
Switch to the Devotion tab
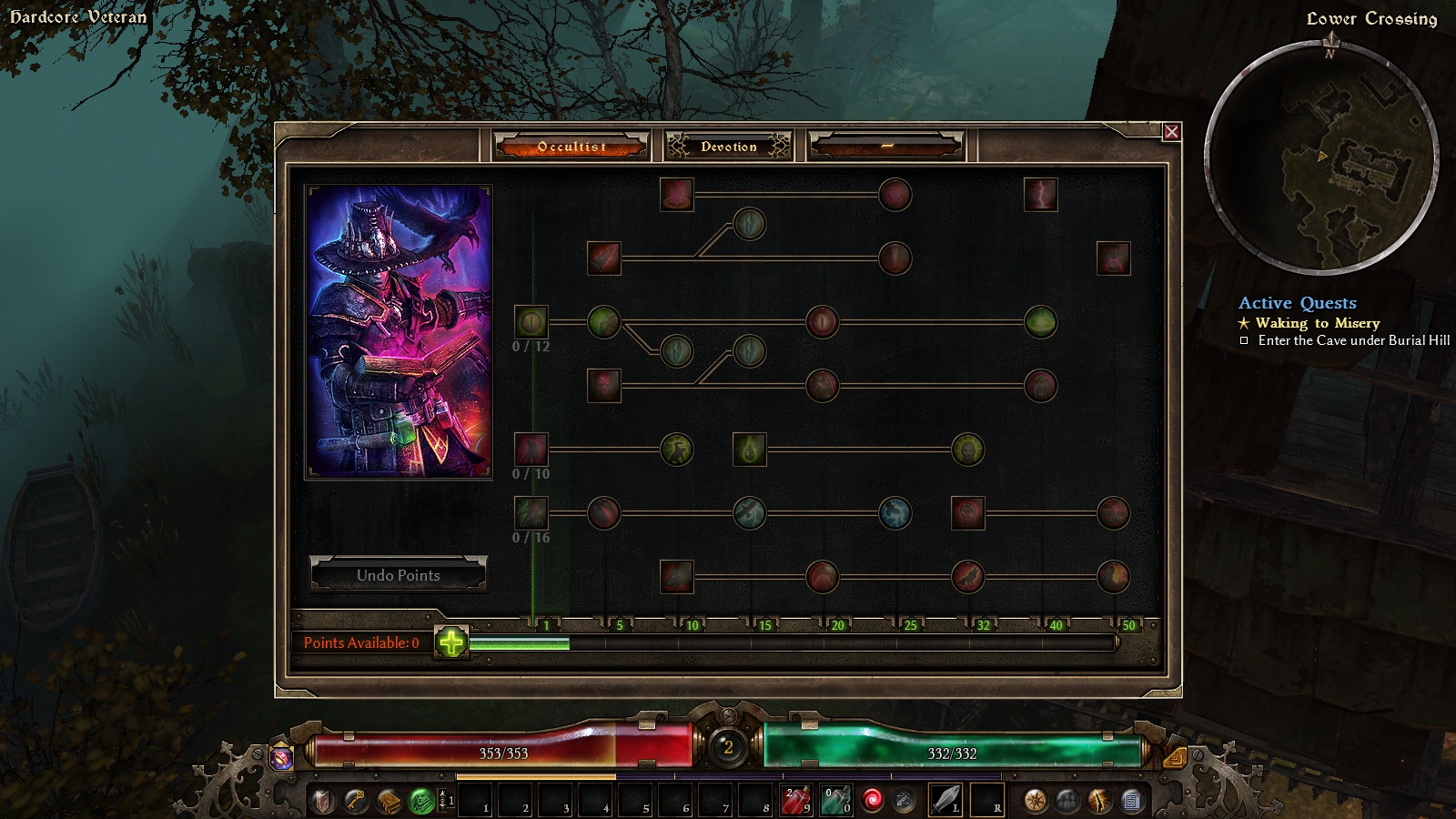[728, 146]
